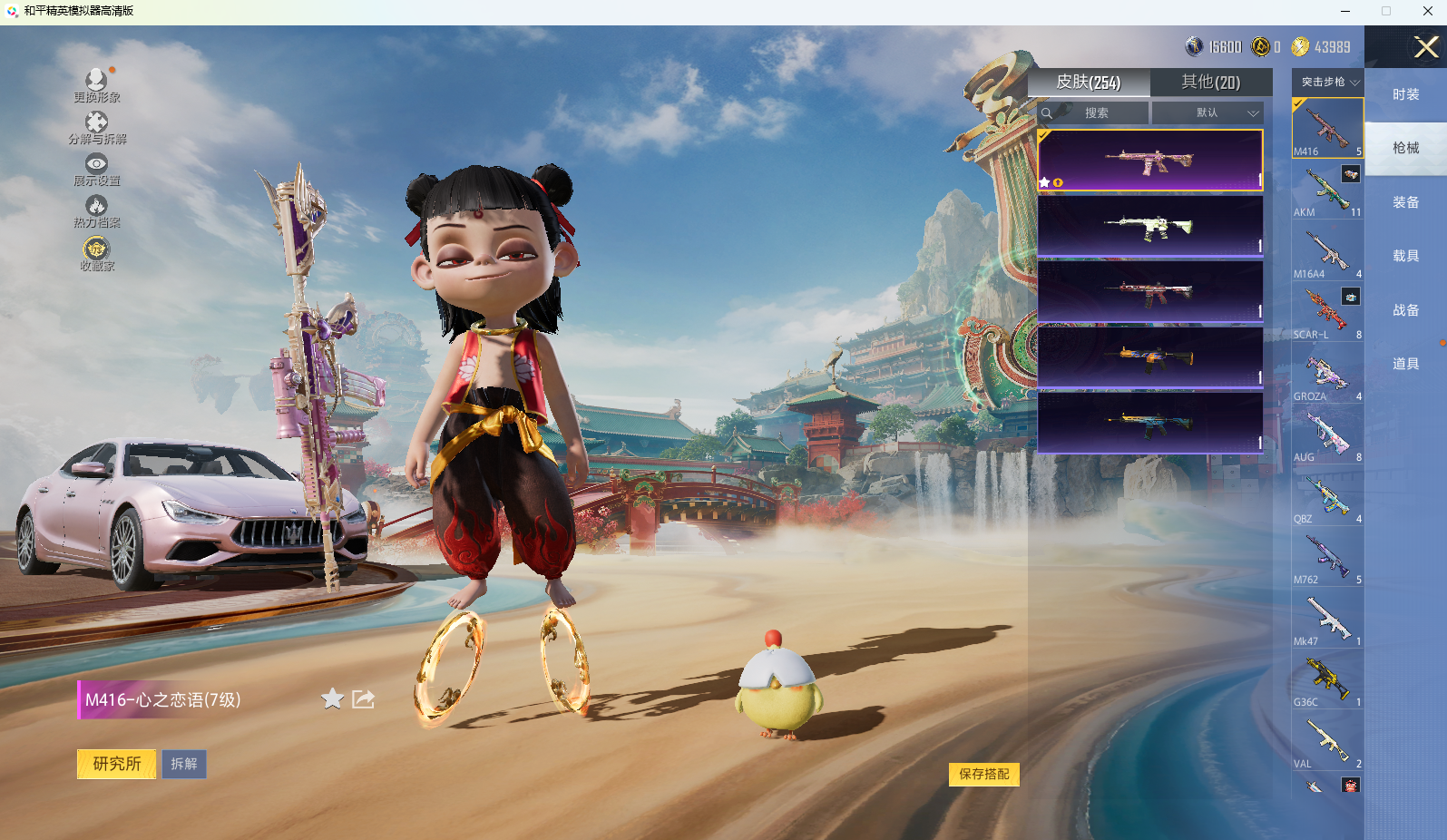The image size is (1447, 840).
Task: Click the 保存搭配 save outfit button
Action: (x=983, y=774)
